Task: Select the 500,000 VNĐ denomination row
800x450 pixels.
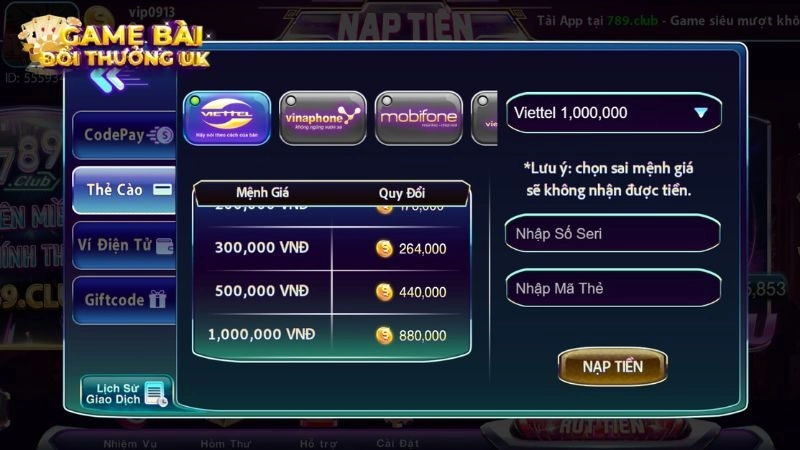Action: (330, 291)
